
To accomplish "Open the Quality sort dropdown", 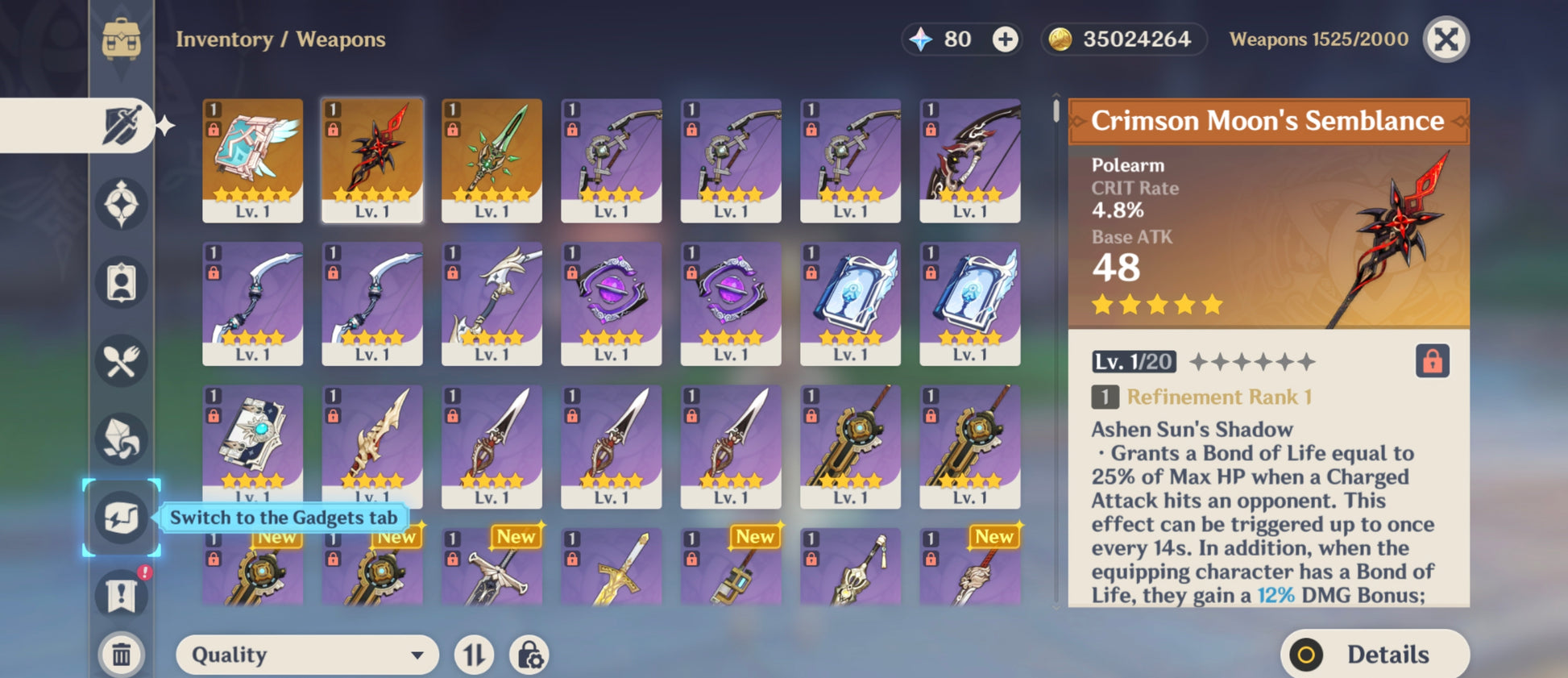I will point(307,655).
